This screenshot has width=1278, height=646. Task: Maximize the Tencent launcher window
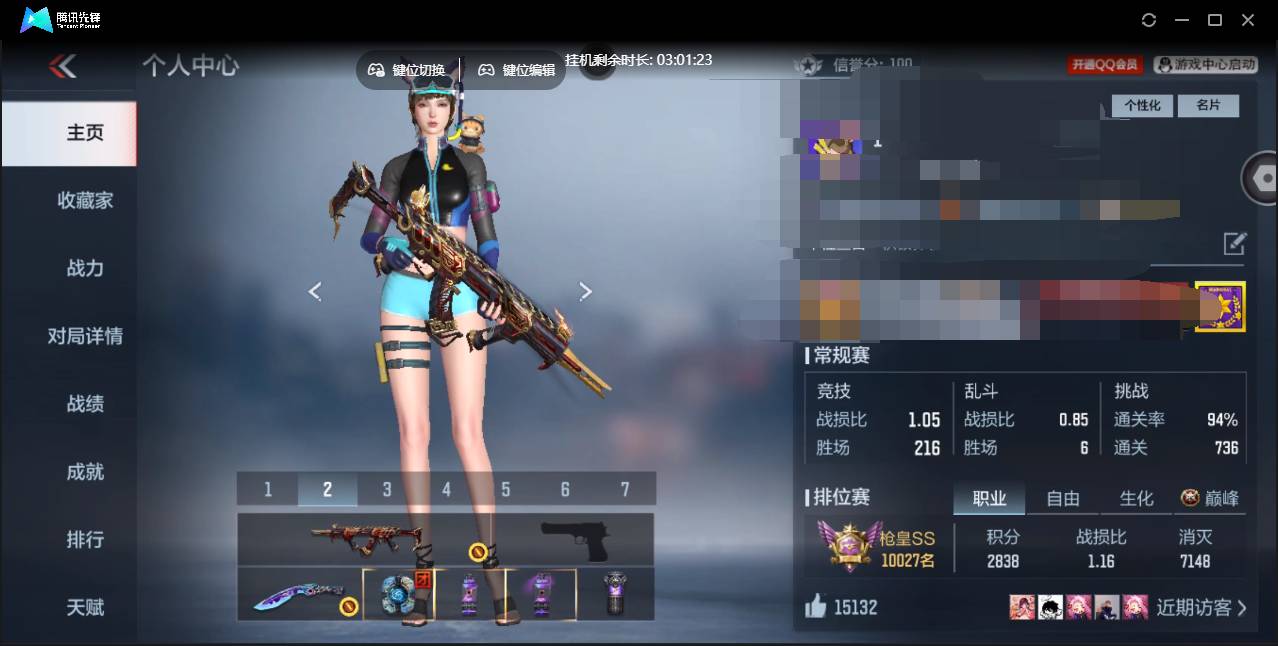point(1215,20)
